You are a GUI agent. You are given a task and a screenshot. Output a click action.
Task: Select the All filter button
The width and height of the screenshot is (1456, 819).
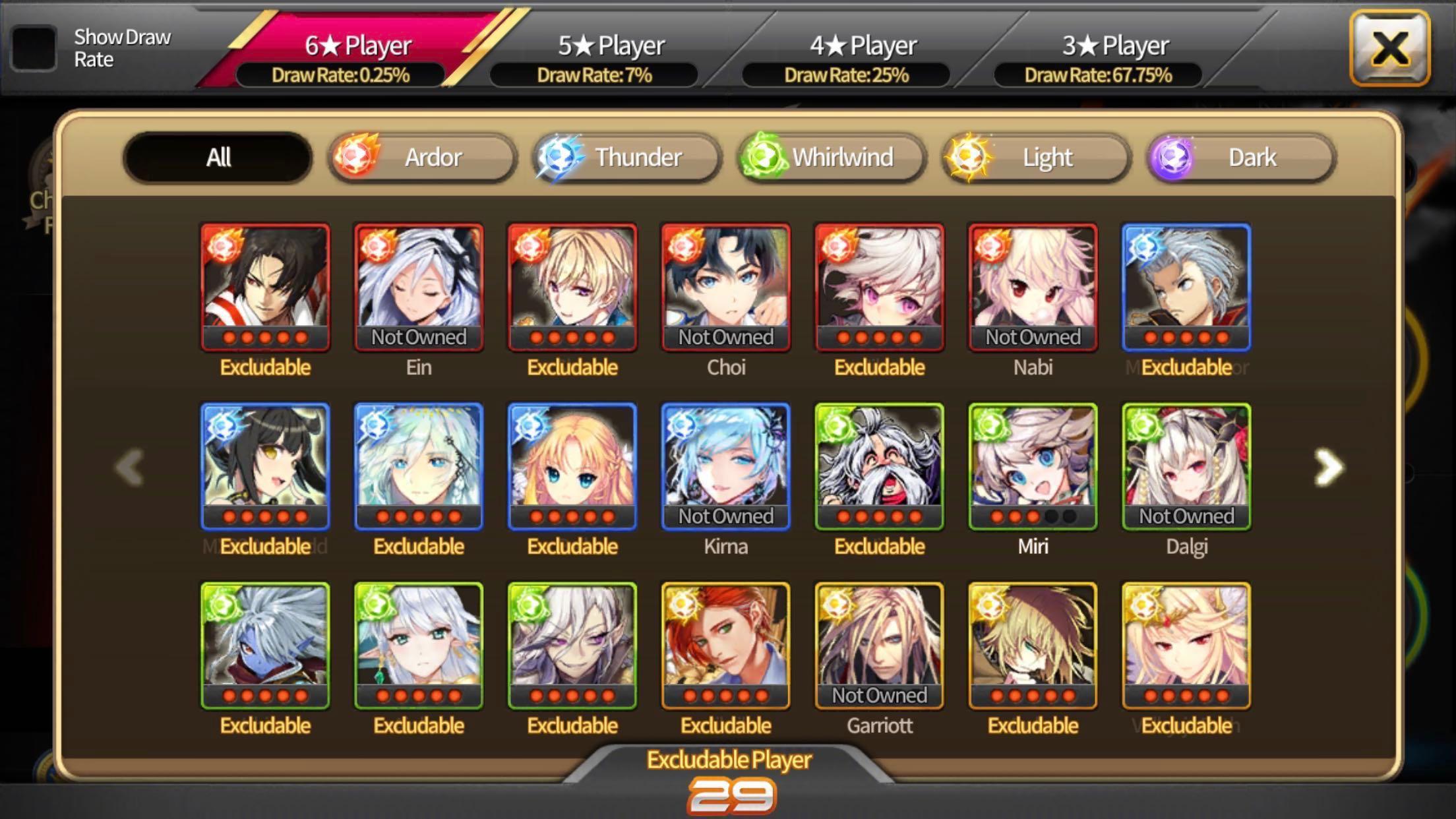point(217,157)
